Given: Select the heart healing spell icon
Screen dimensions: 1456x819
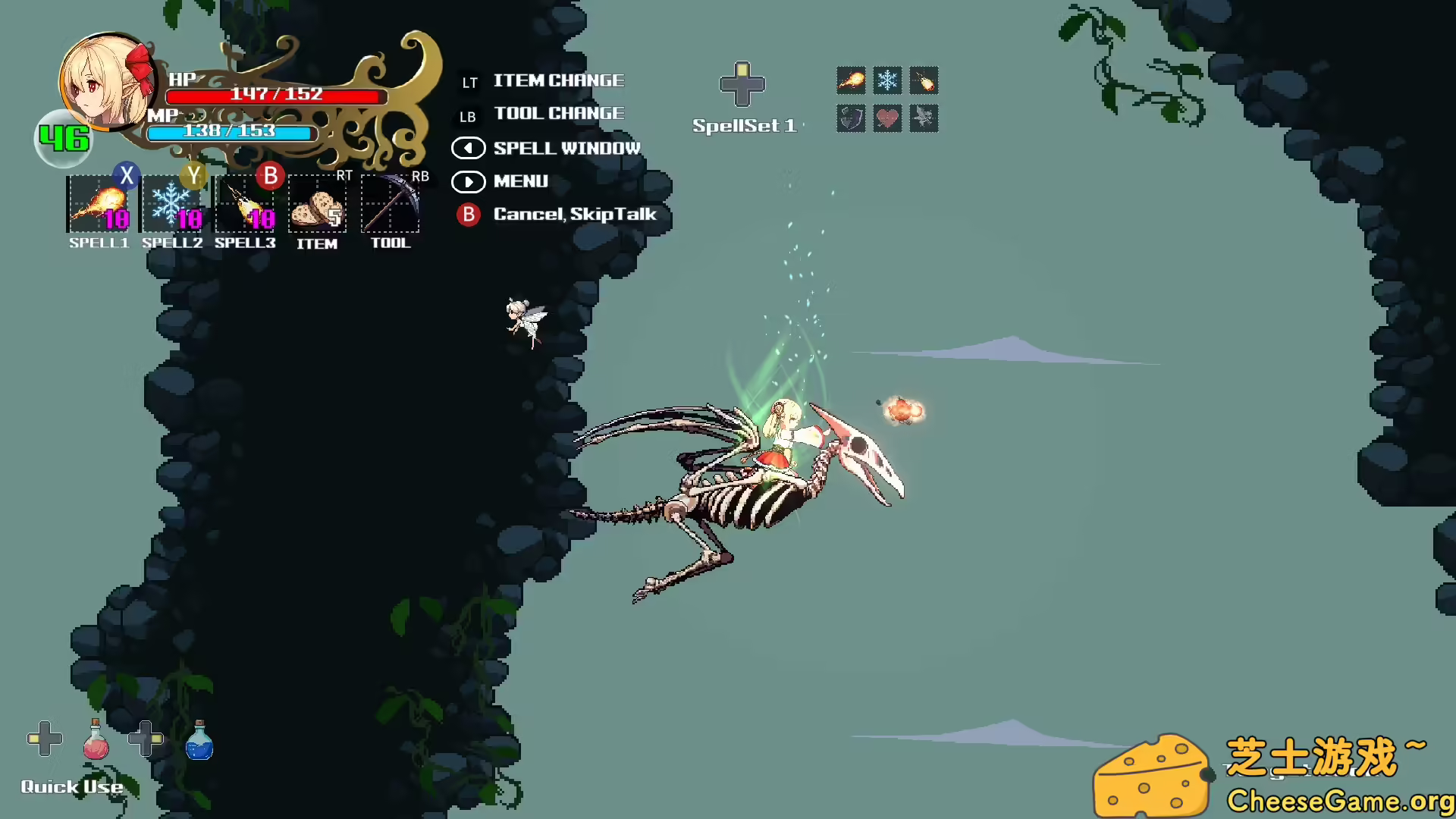Looking at the screenshot, I should click(x=887, y=118).
